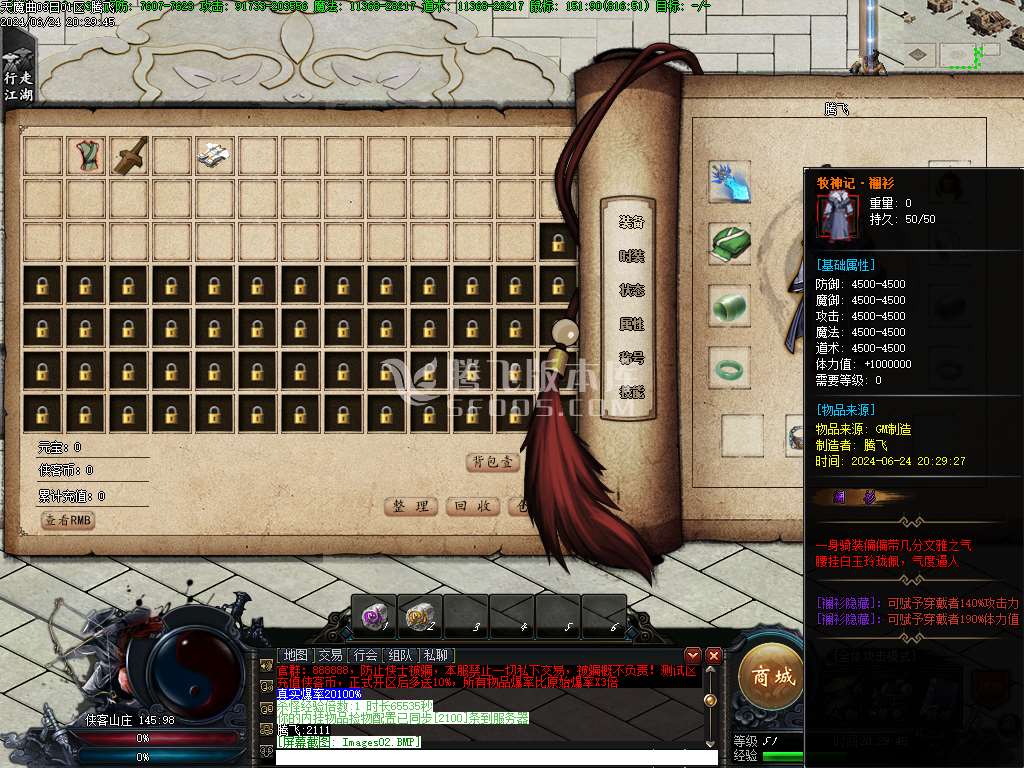Screen dimensions: 1024x768
Task: Click the 整理 sort button
Action: [411, 506]
